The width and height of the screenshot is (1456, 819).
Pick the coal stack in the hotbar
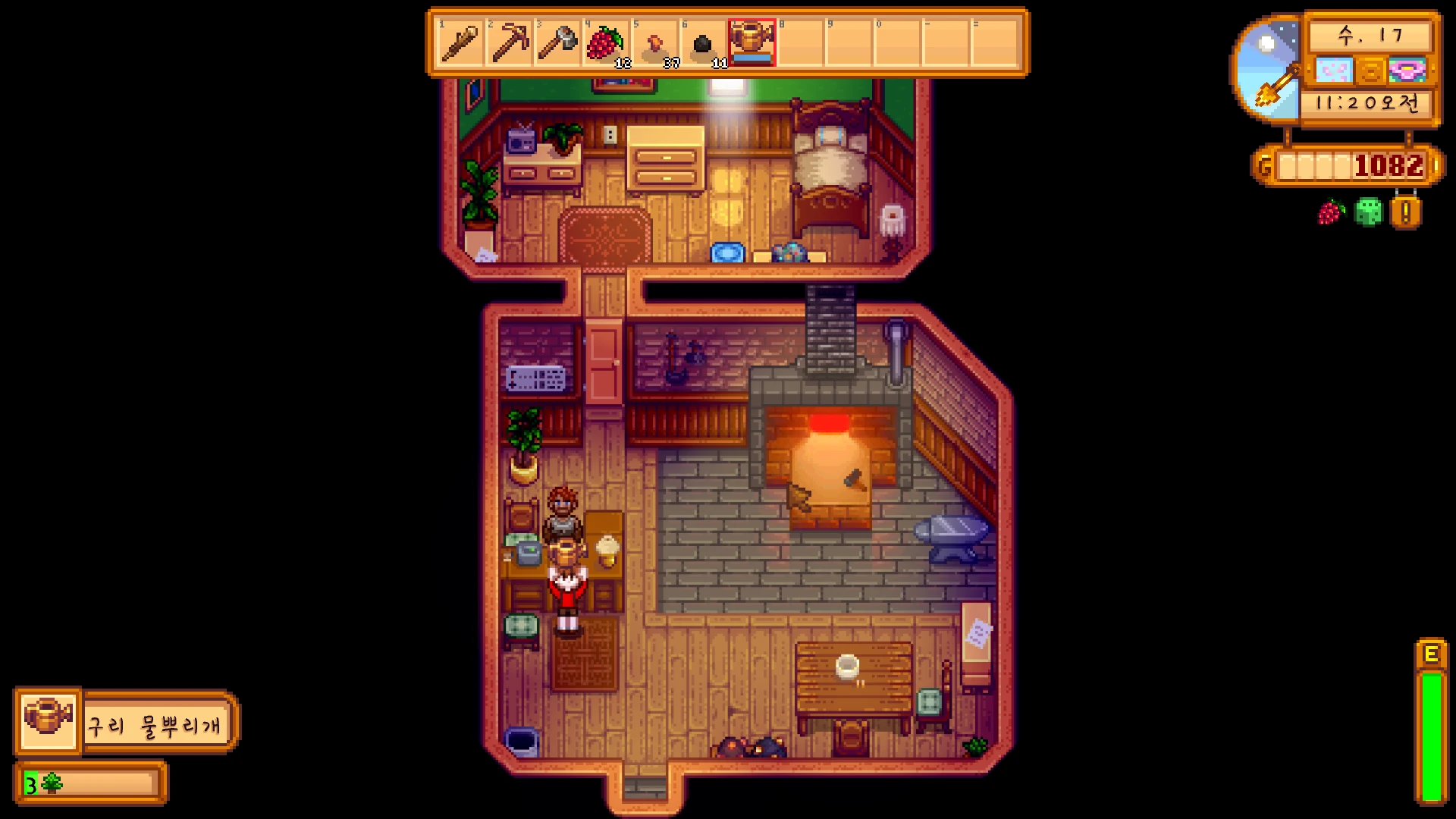tap(703, 43)
